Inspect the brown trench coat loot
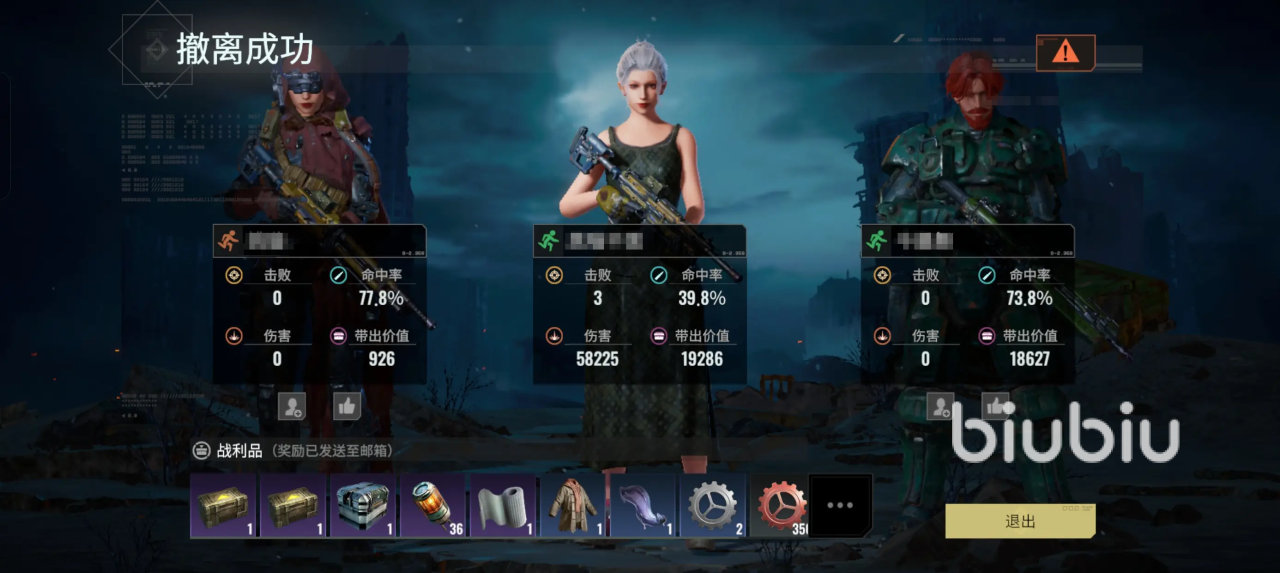 click(574, 506)
